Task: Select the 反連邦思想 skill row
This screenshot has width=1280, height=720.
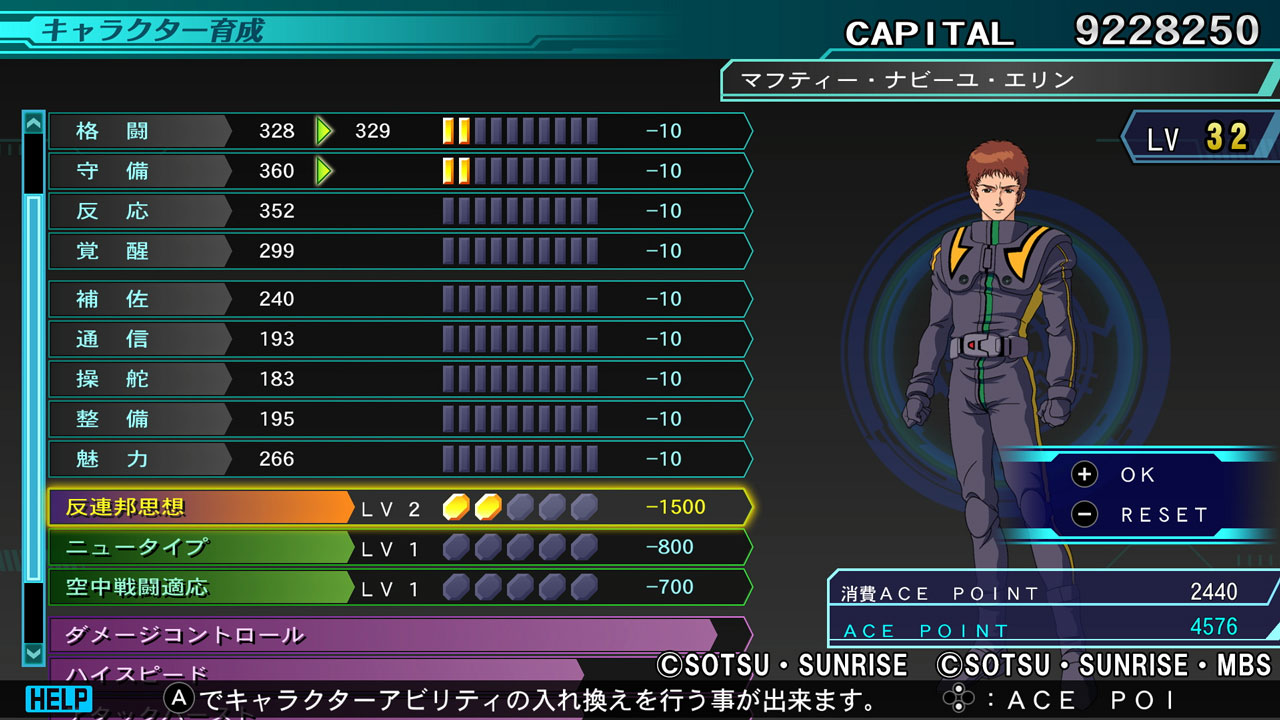Action: tap(400, 507)
